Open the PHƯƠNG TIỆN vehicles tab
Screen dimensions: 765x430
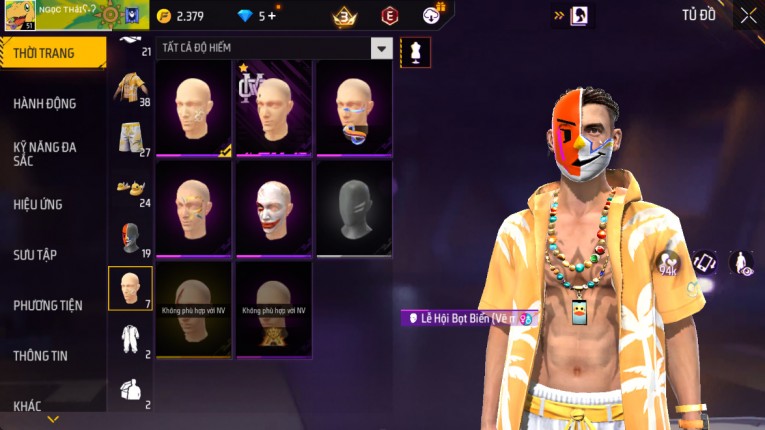coord(48,305)
